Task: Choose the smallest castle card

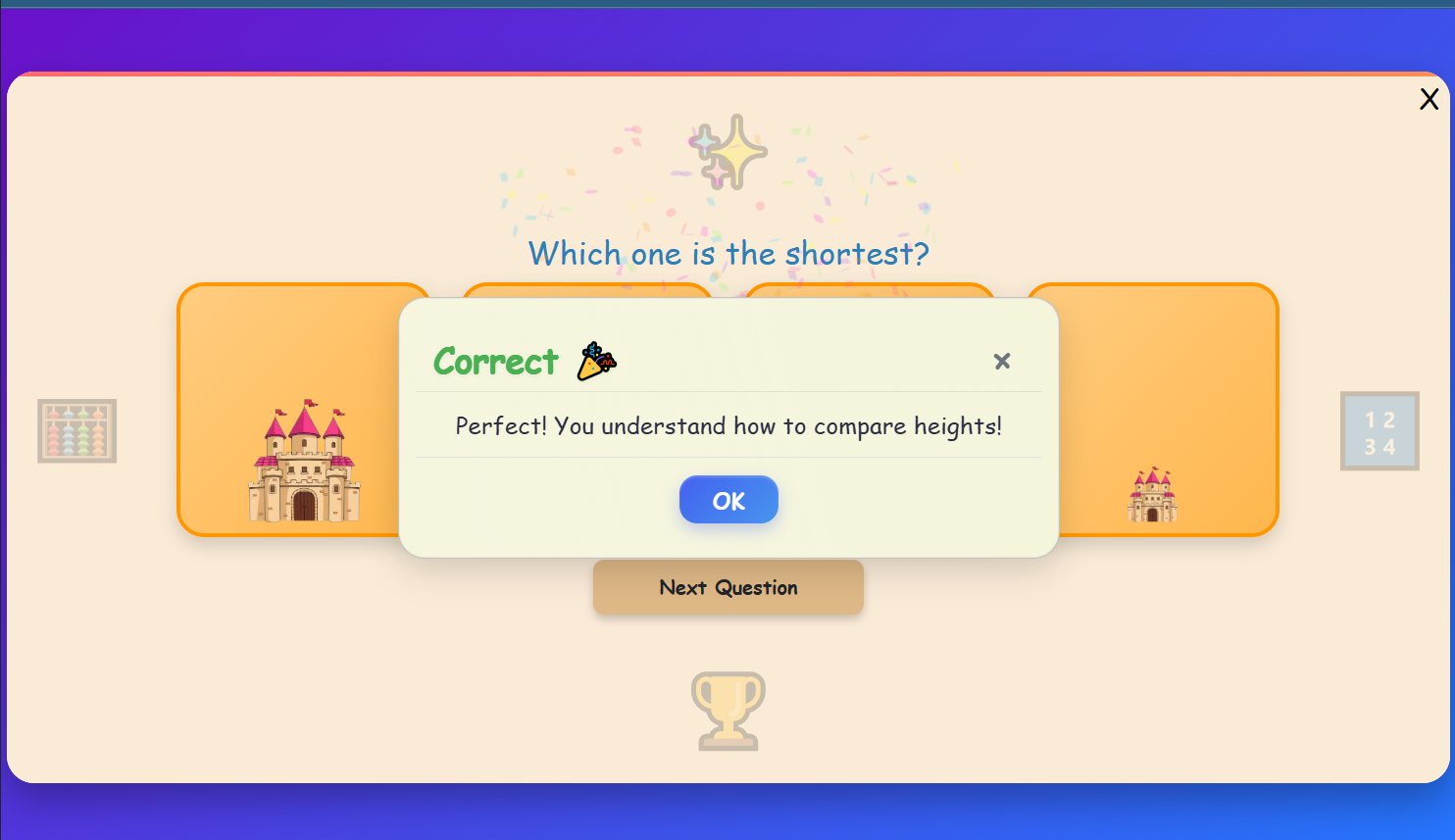Action: [1167, 412]
